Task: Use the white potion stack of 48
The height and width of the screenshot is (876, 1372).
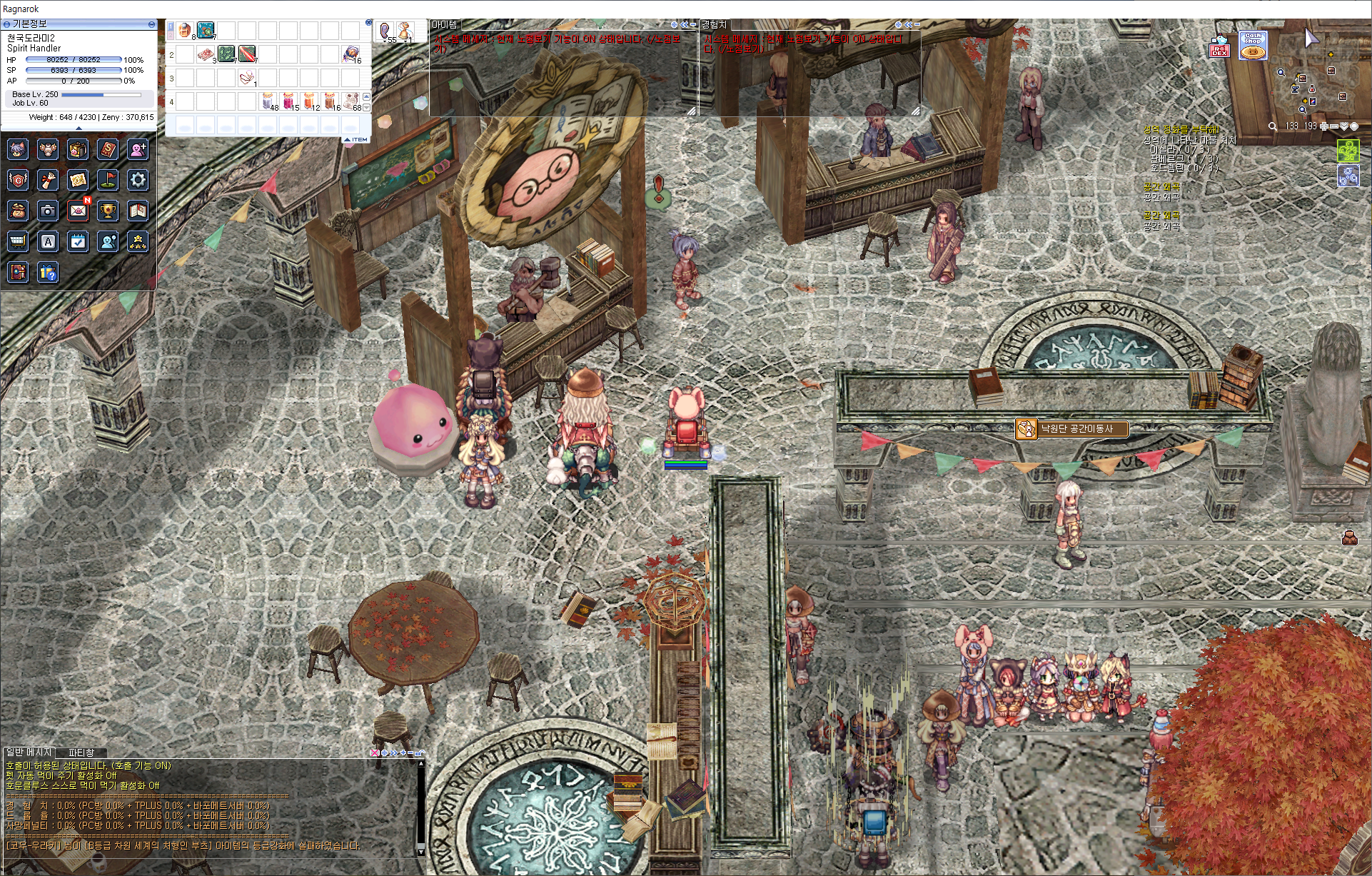Action: (268, 100)
